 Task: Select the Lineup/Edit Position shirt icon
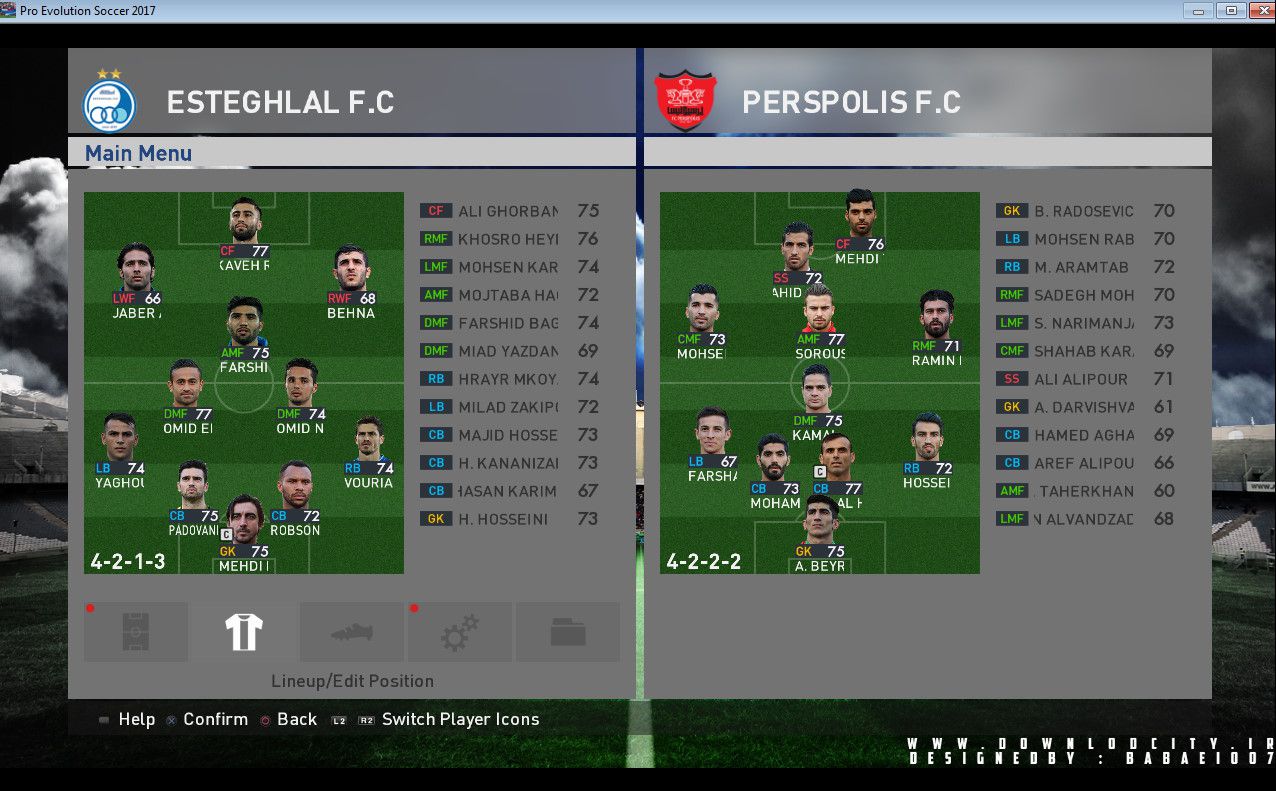coord(244,632)
